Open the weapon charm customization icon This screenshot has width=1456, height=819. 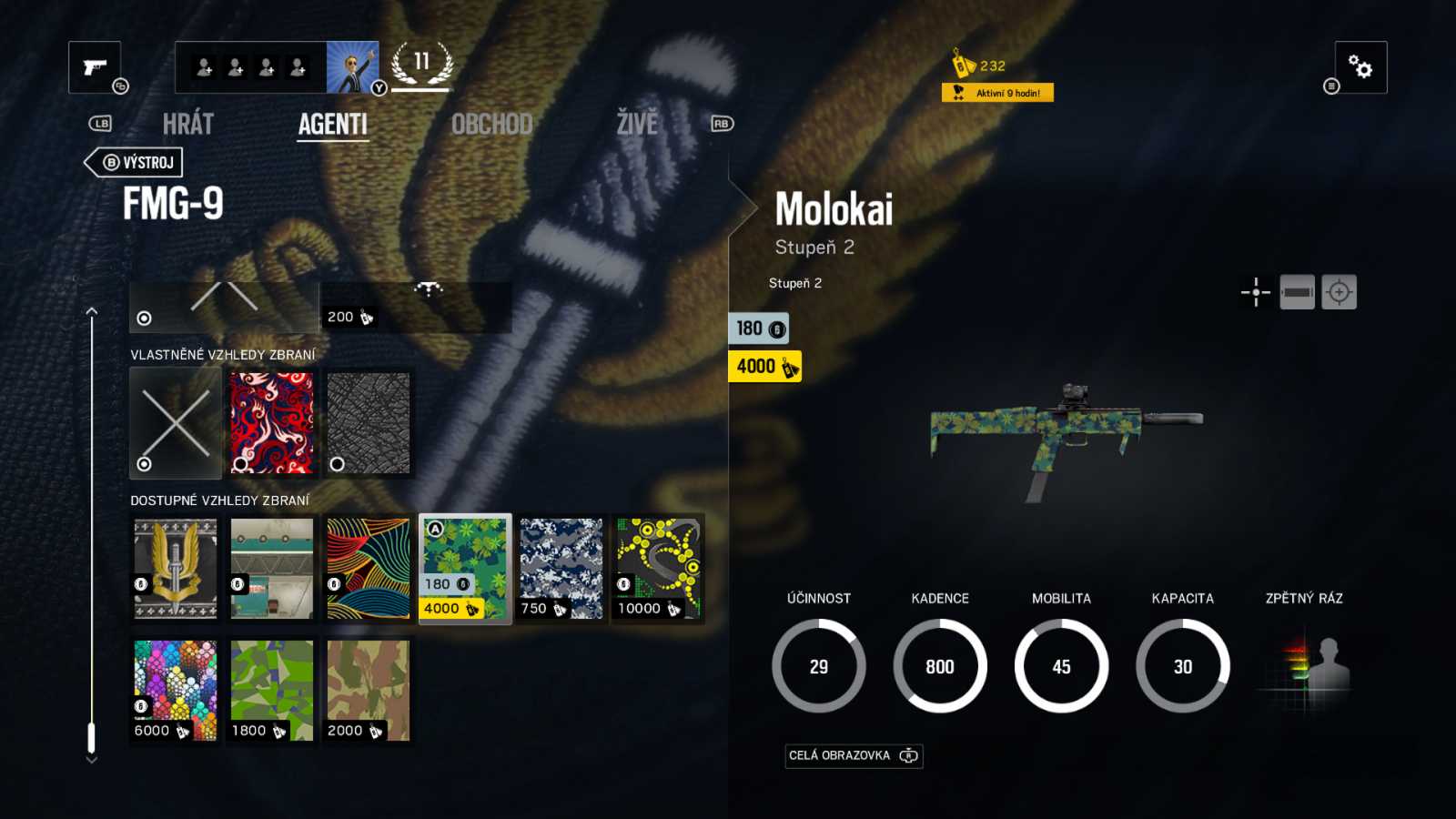[1257, 291]
